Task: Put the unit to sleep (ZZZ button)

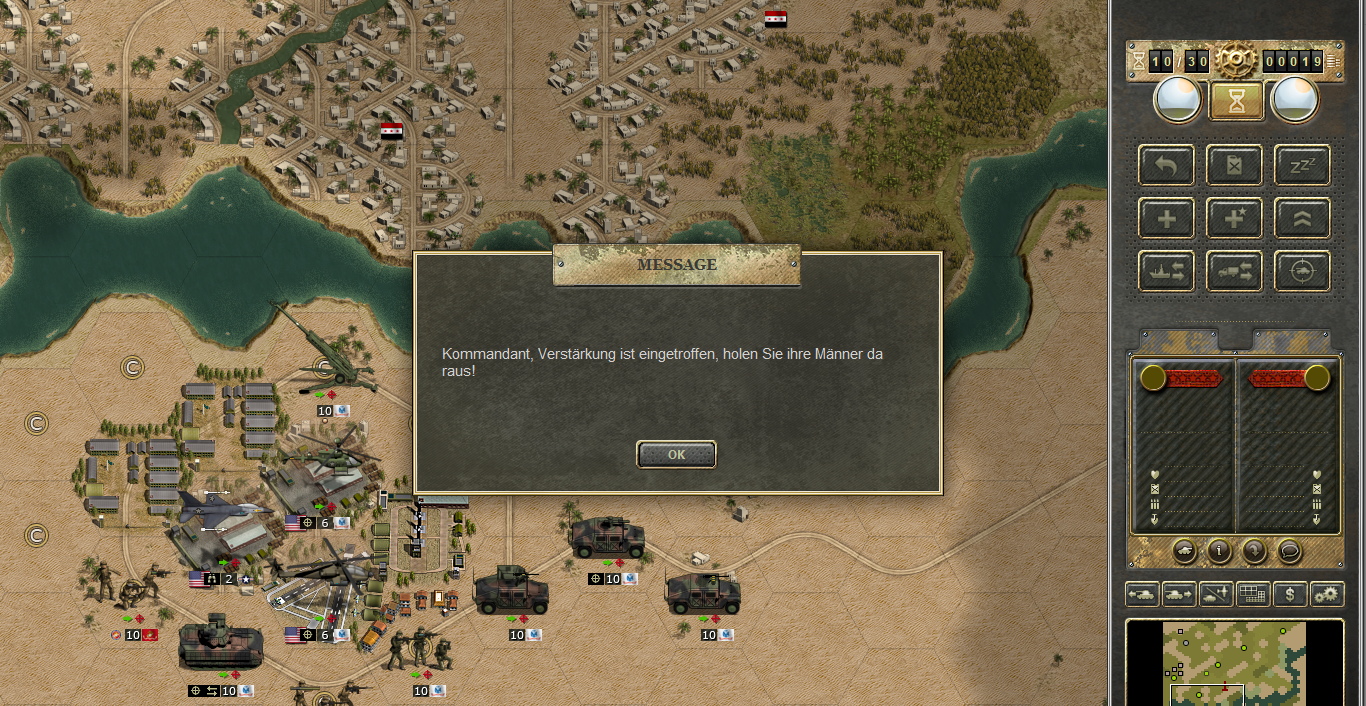Action: (x=1302, y=165)
